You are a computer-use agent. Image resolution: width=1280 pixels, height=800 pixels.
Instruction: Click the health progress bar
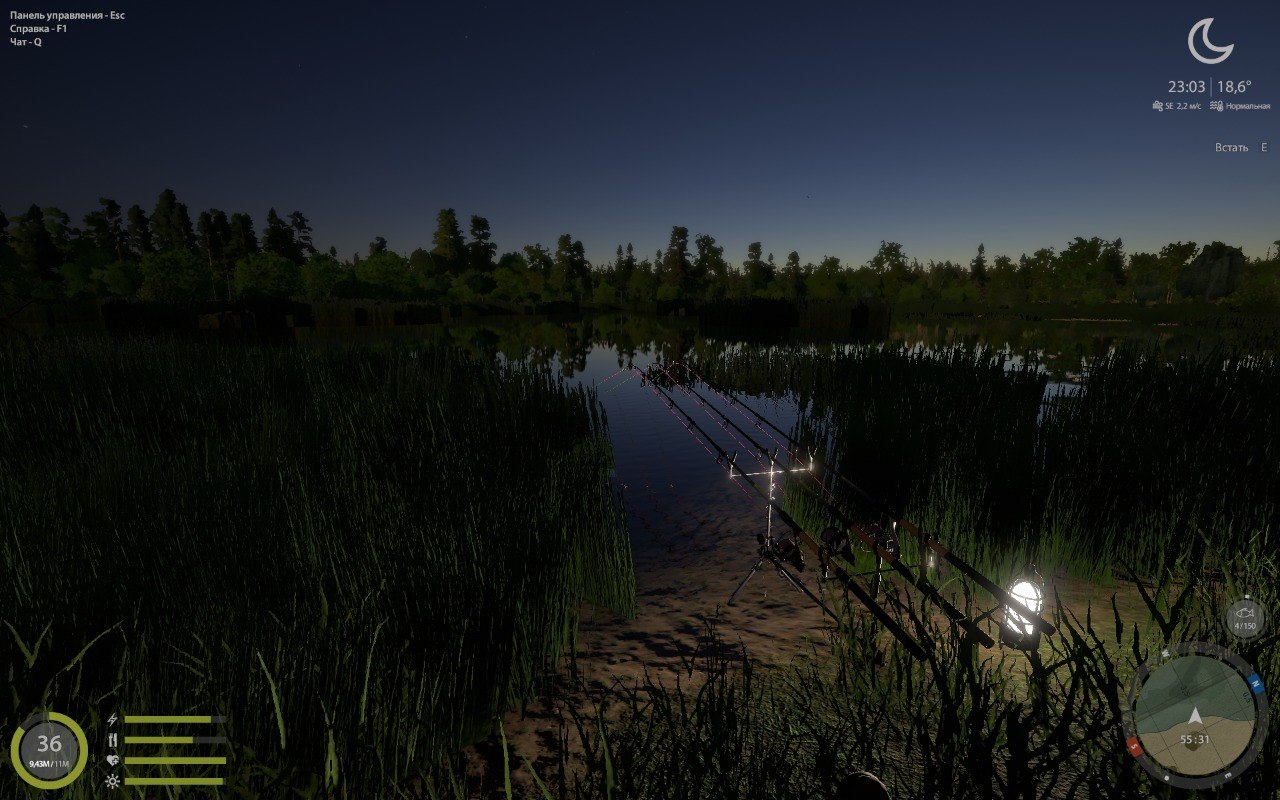(x=175, y=760)
